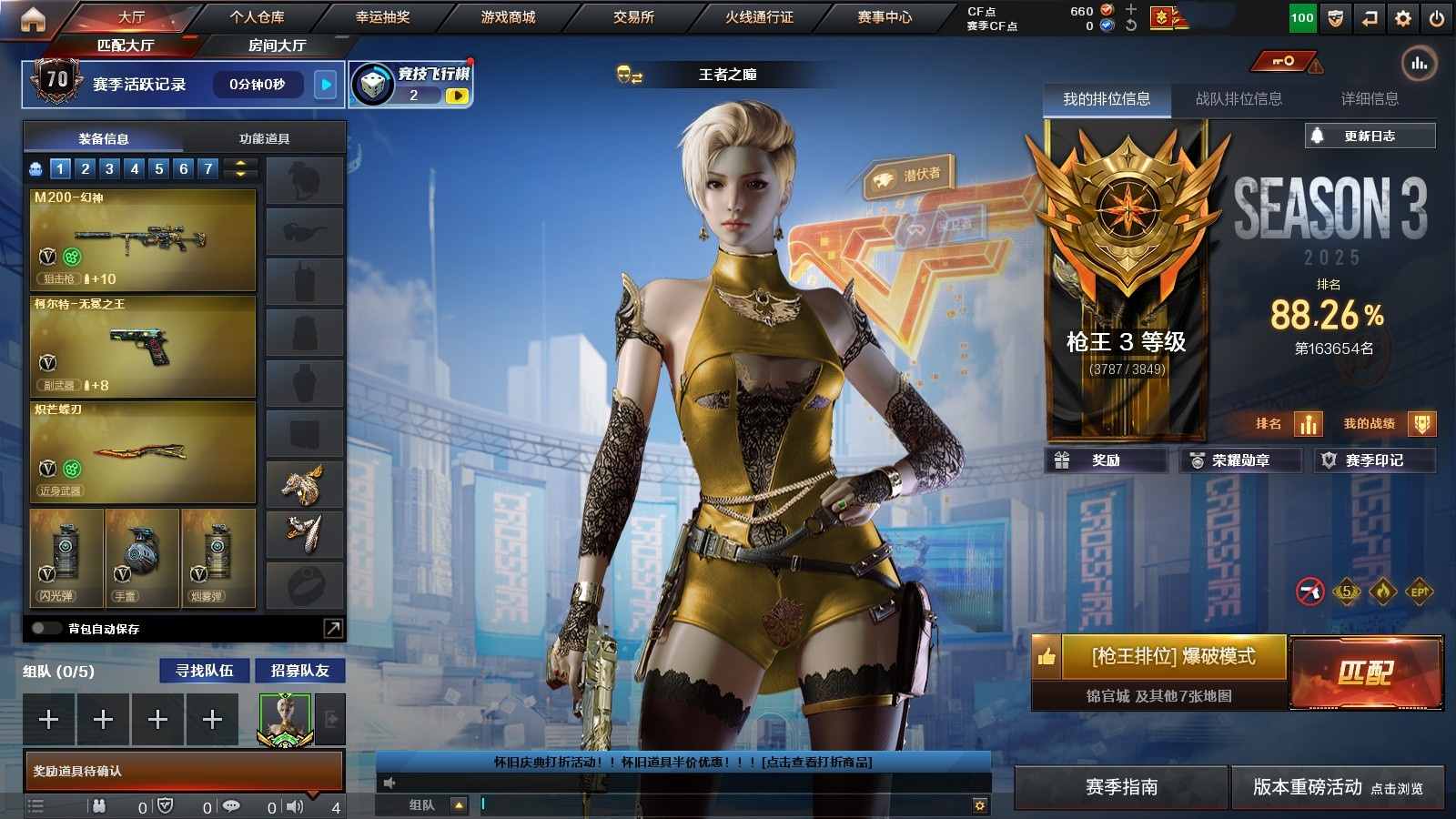1456x819 pixels.
Task: Open the 更新日志 update log
Action: [x=1370, y=136]
